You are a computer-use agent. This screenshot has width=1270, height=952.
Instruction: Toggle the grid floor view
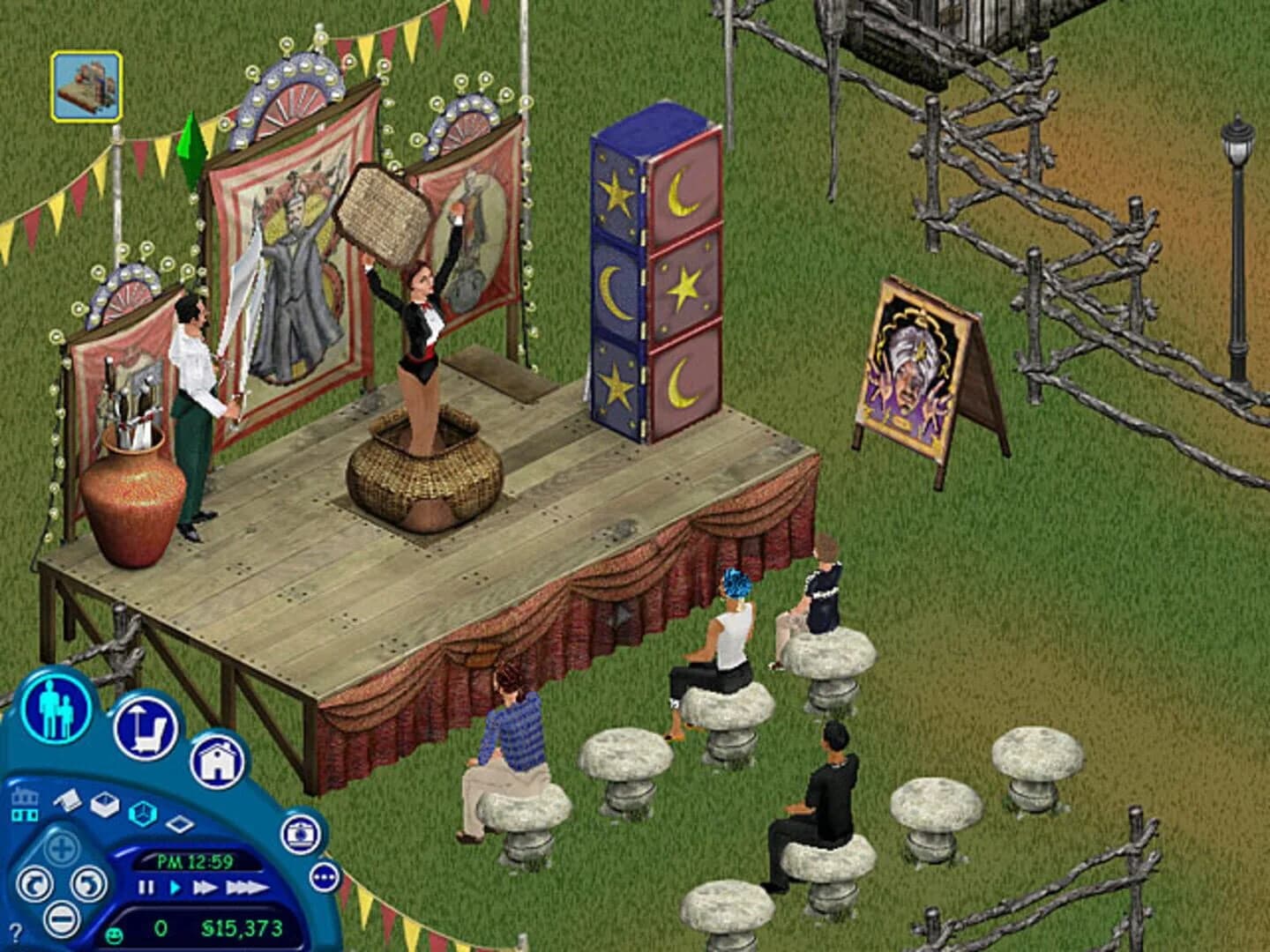(180, 824)
